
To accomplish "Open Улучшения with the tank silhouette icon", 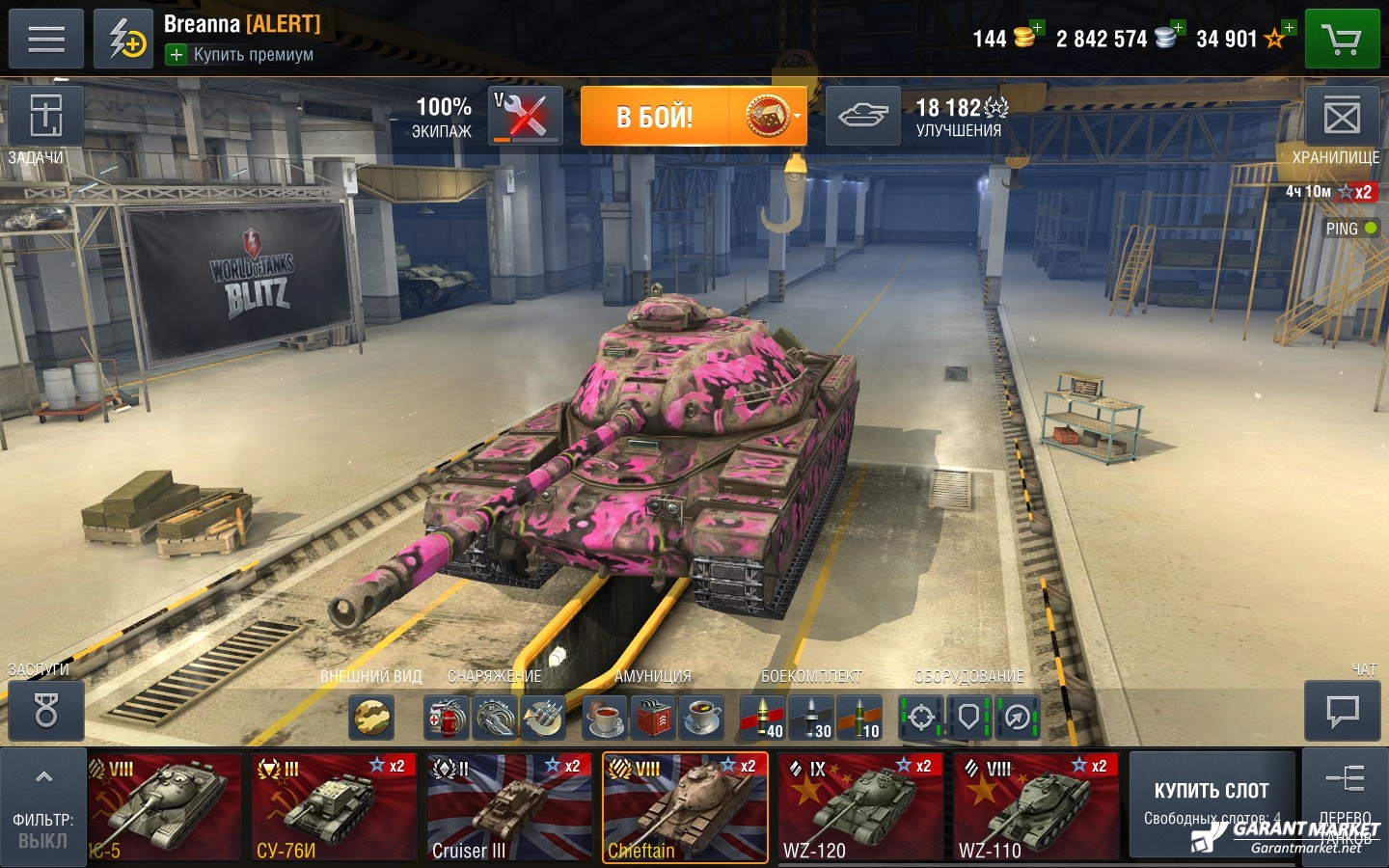I will tap(863, 115).
